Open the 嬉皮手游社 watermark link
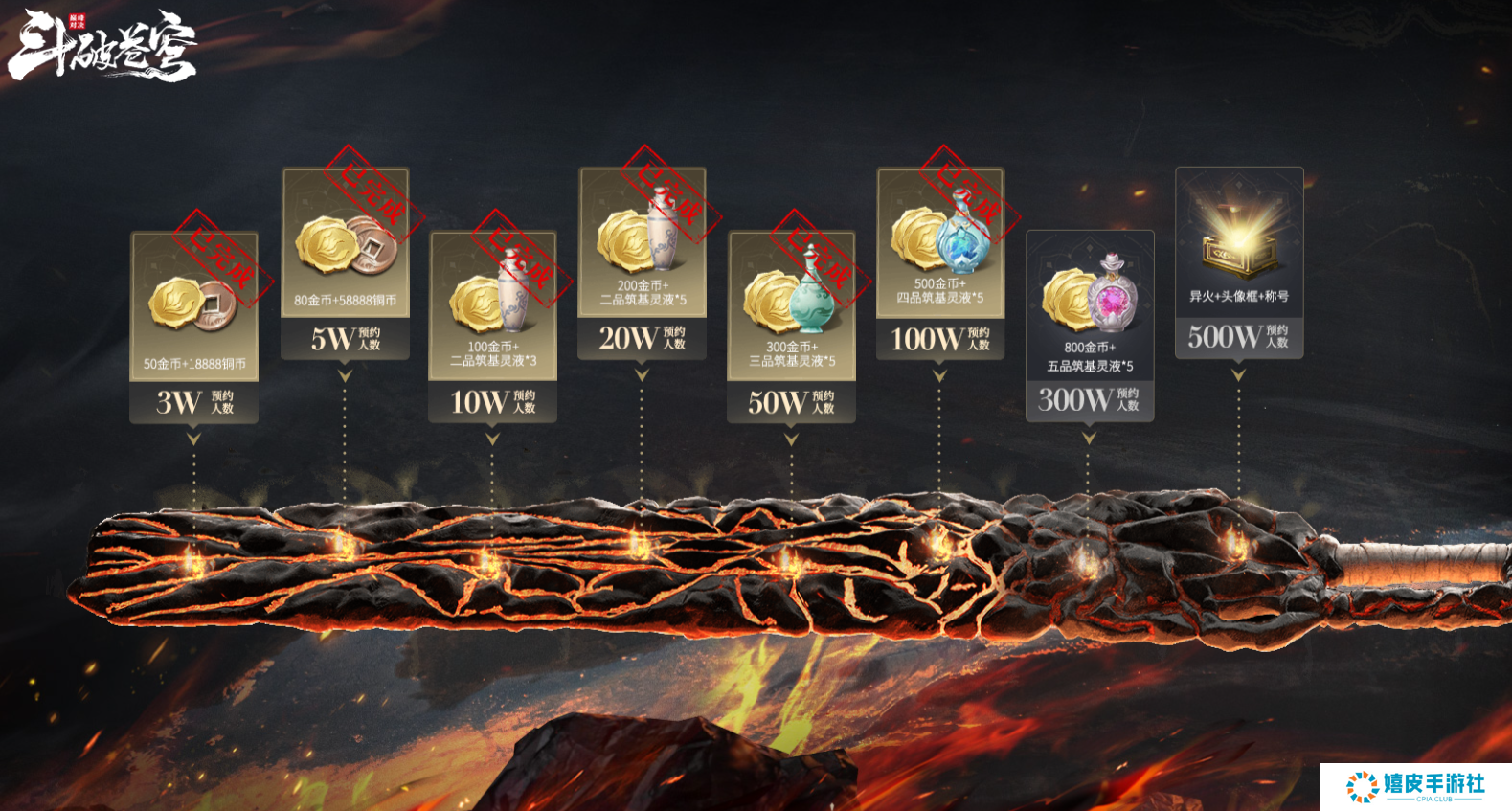1512x811 pixels. click(x=1415, y=786)
